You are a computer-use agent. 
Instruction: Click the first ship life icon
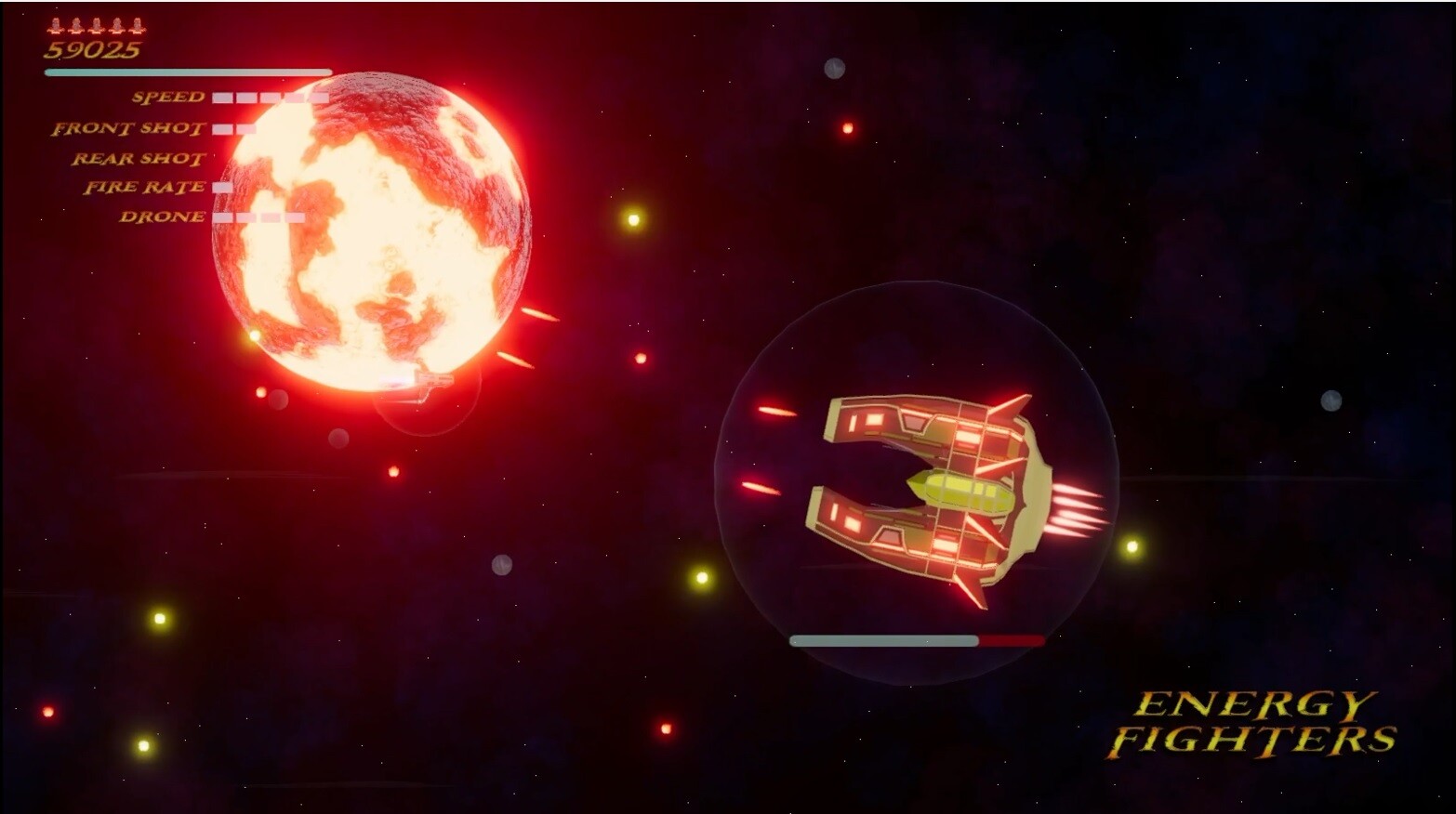54,27
